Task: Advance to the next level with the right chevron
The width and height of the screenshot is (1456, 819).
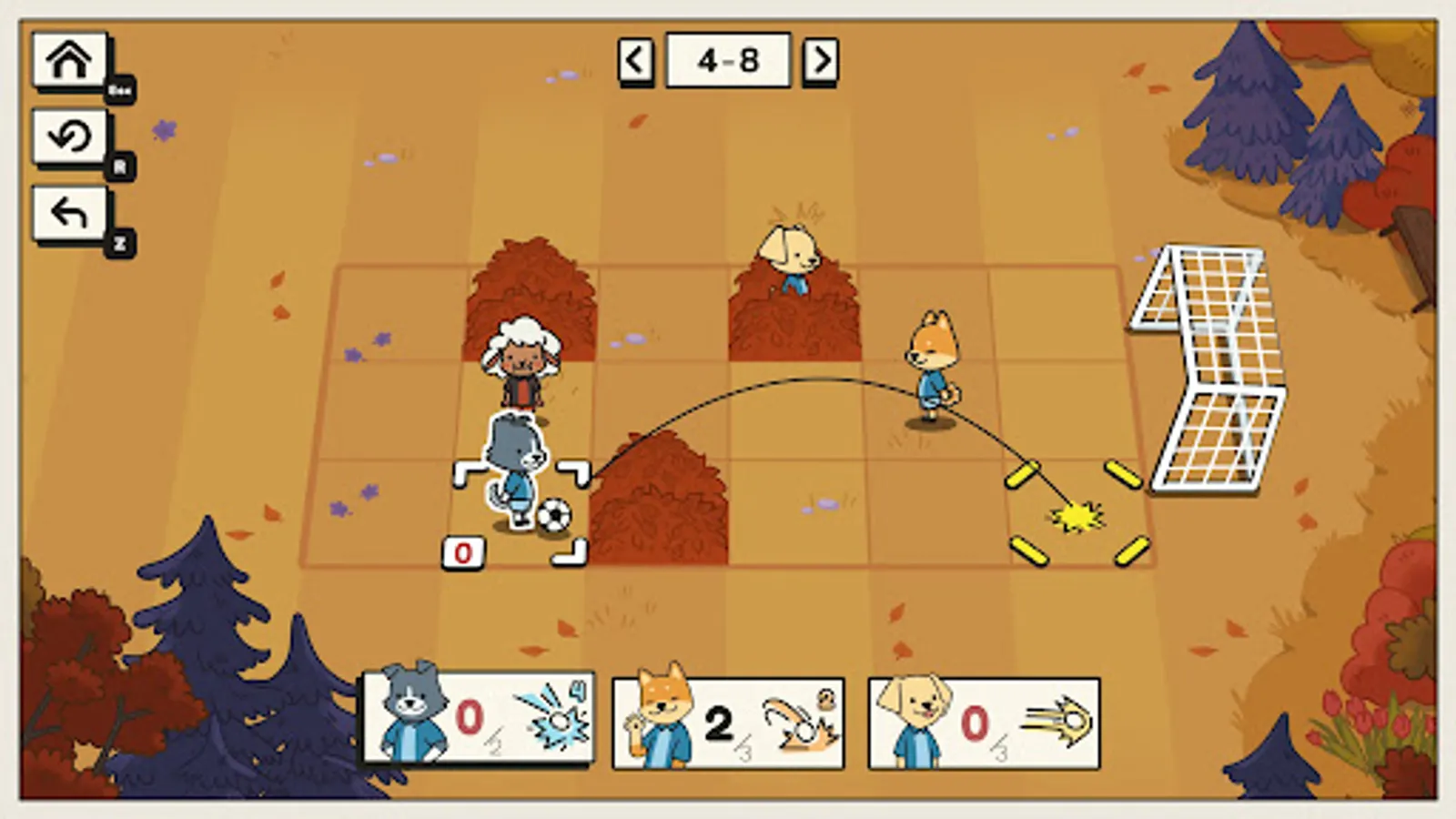Action: click(820, 58)
